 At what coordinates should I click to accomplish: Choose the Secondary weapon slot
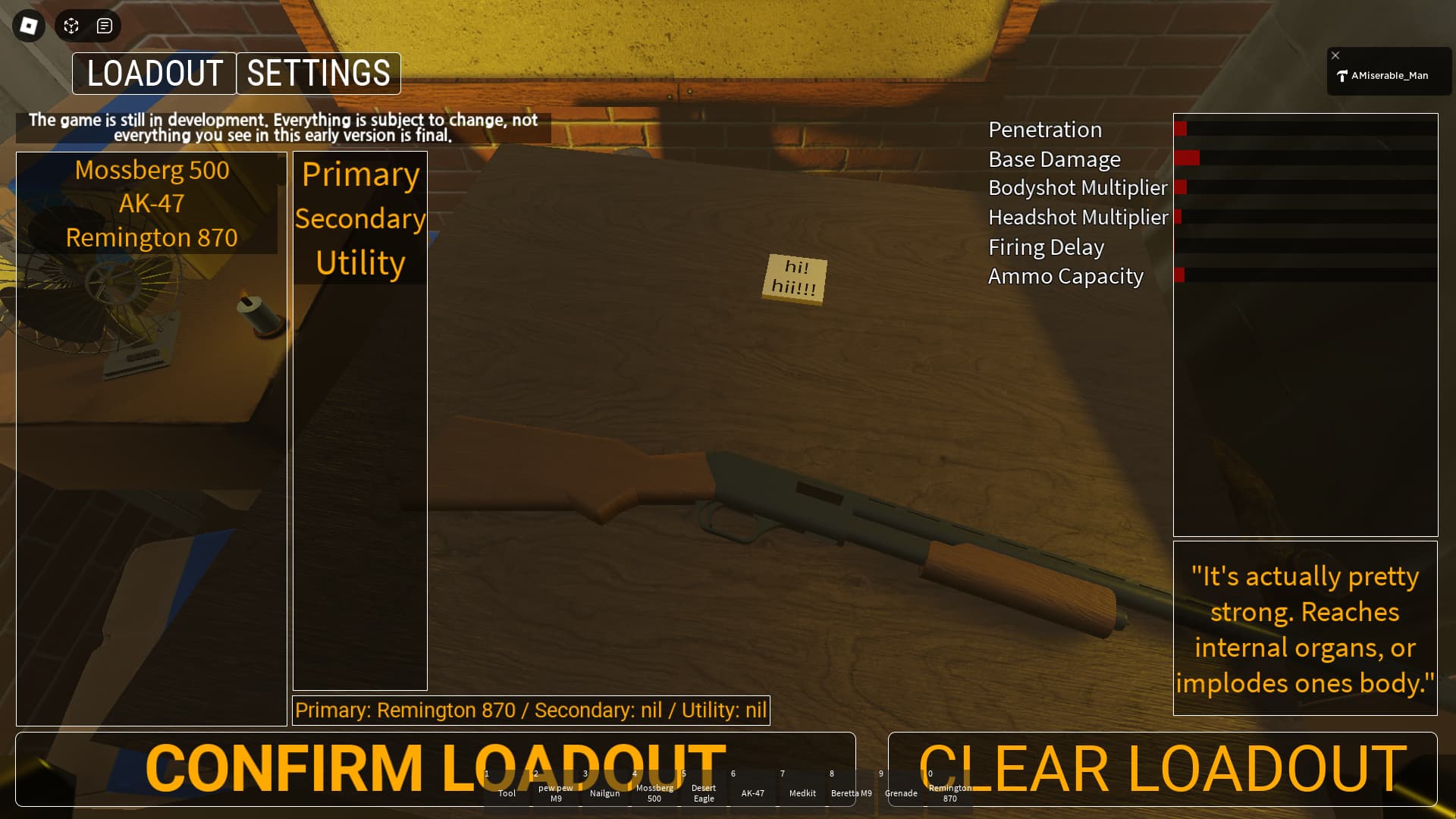(x=359, y=219)
